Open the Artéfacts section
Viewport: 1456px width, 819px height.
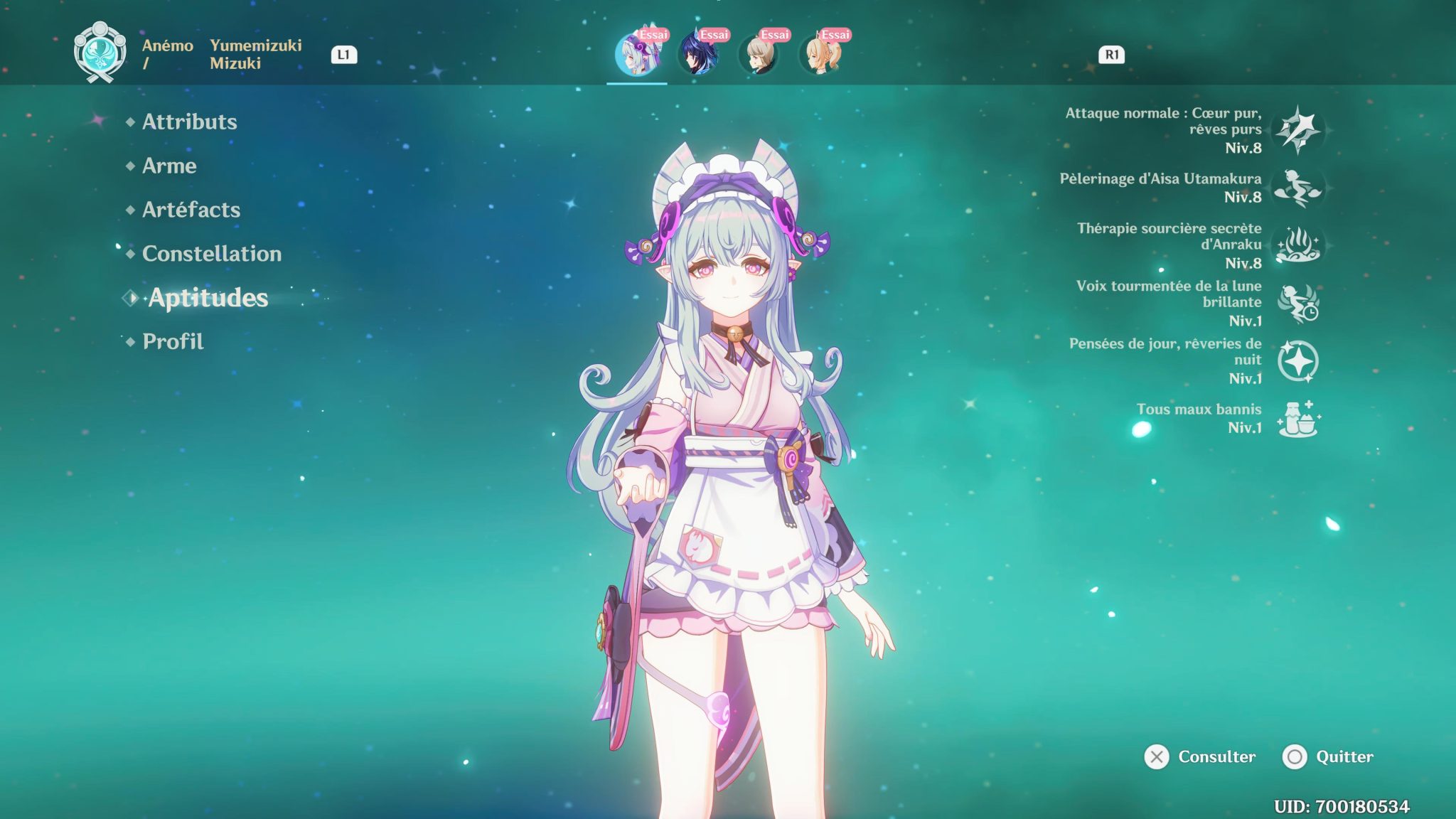[191, 210]
